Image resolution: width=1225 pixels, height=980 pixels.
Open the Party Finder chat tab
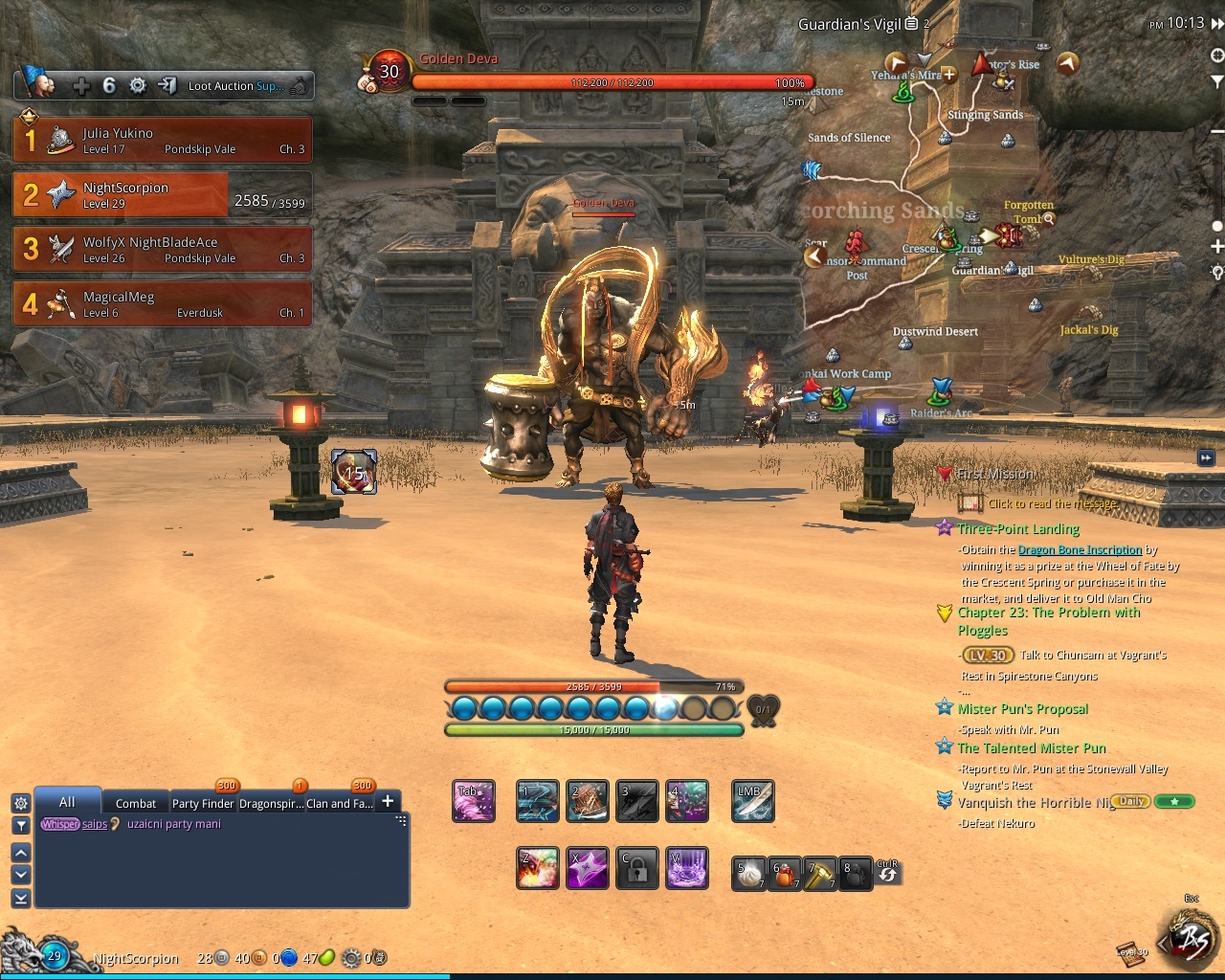pos(203,803)
